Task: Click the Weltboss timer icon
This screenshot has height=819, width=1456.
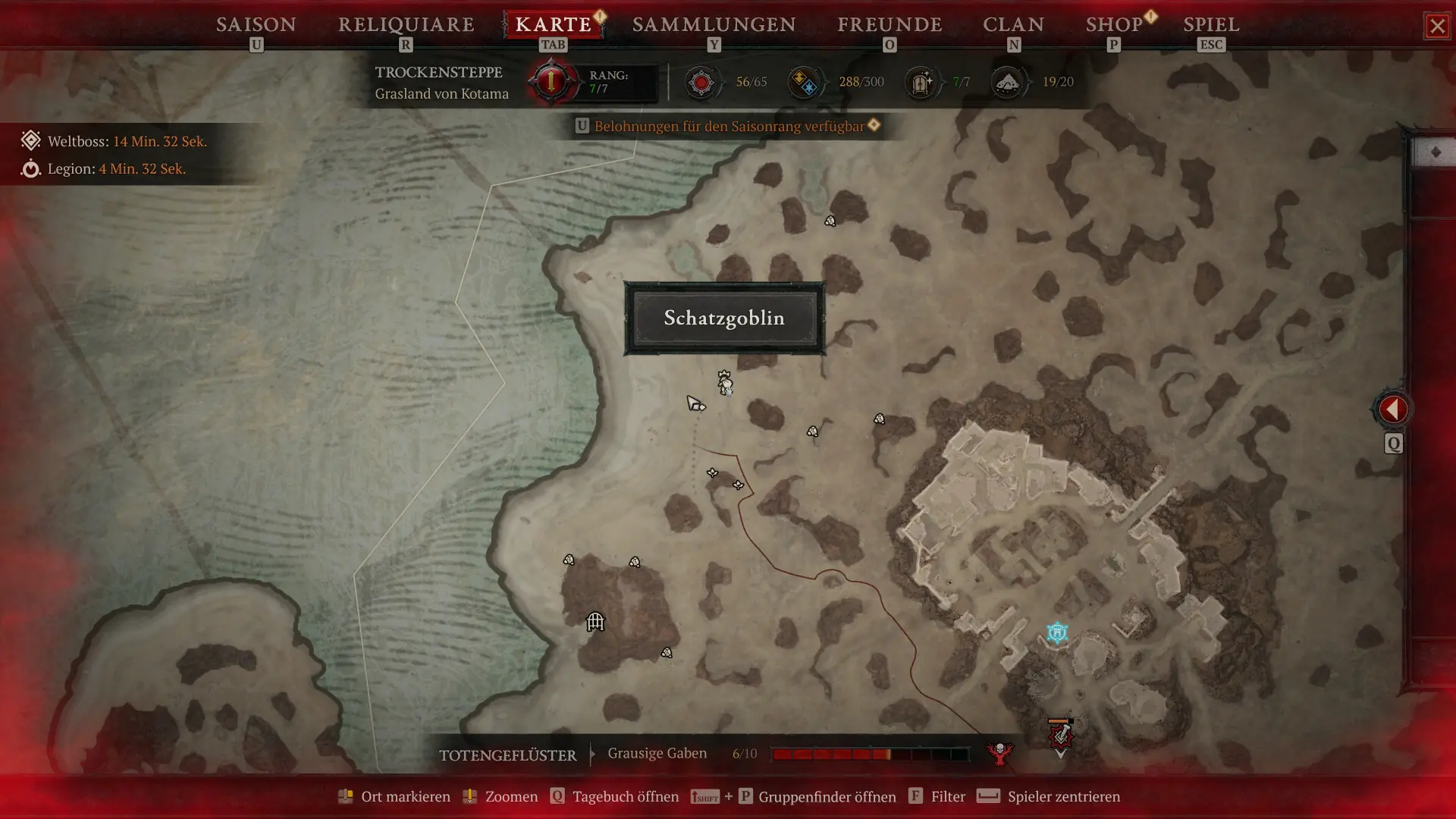Action: coord(30,140)
